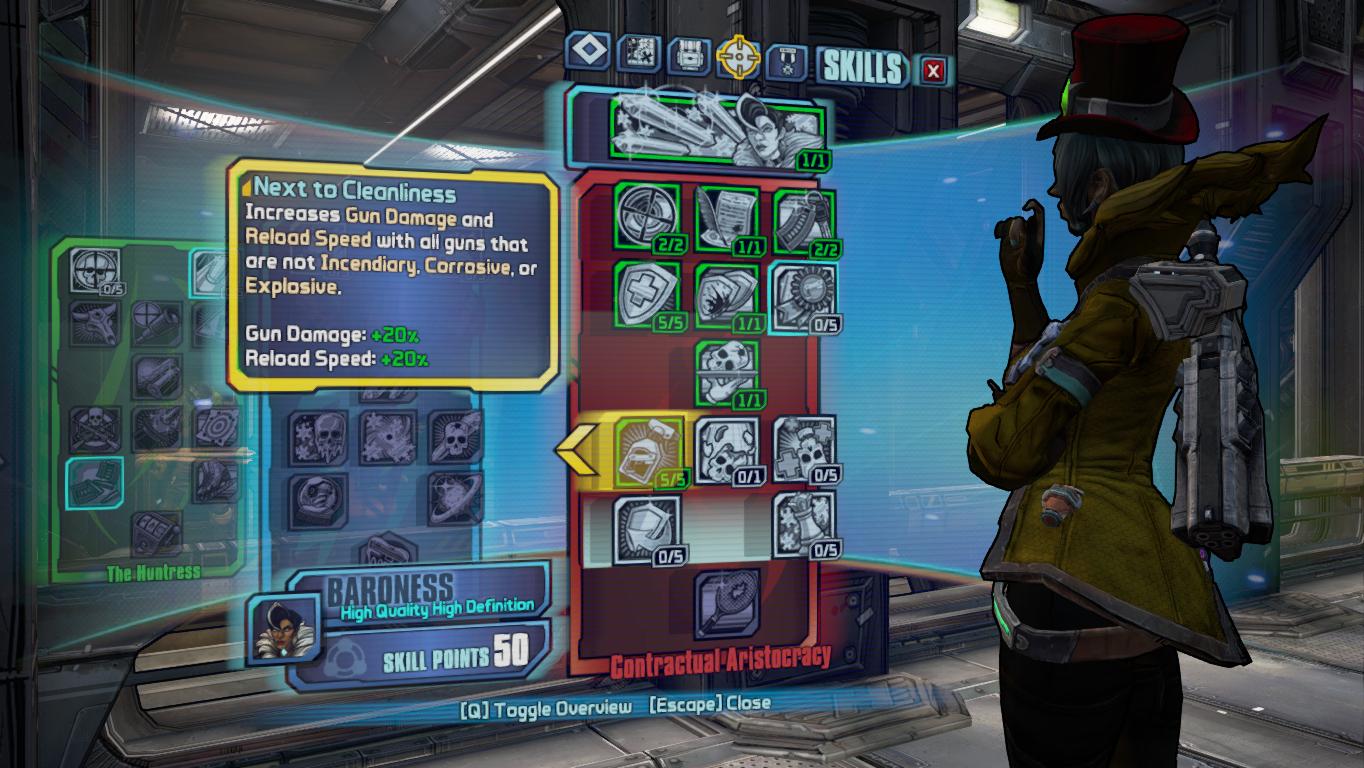Choose the crosshair target skill with 2/2
Image resolution: width=1364 pixels, height=768 pixels.
(x=647, y=217)
